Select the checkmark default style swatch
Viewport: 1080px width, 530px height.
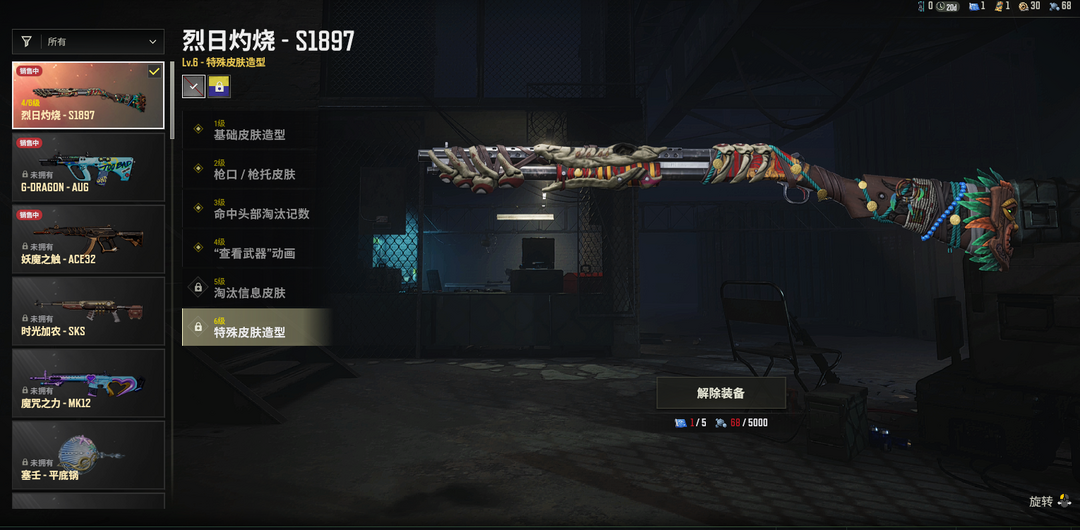coord(194,87)
